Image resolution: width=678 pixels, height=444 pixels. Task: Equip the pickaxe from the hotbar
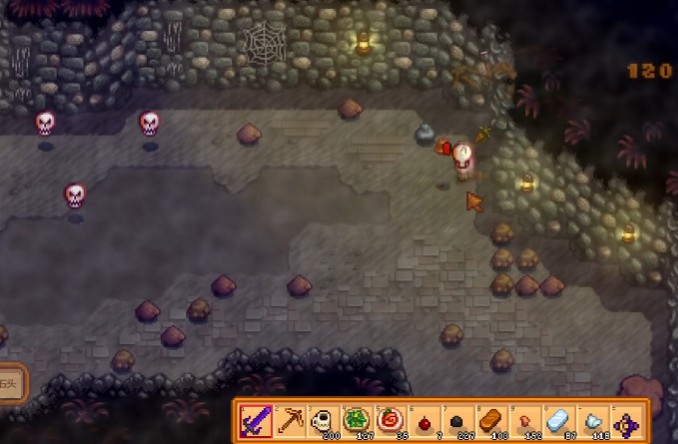290,421
